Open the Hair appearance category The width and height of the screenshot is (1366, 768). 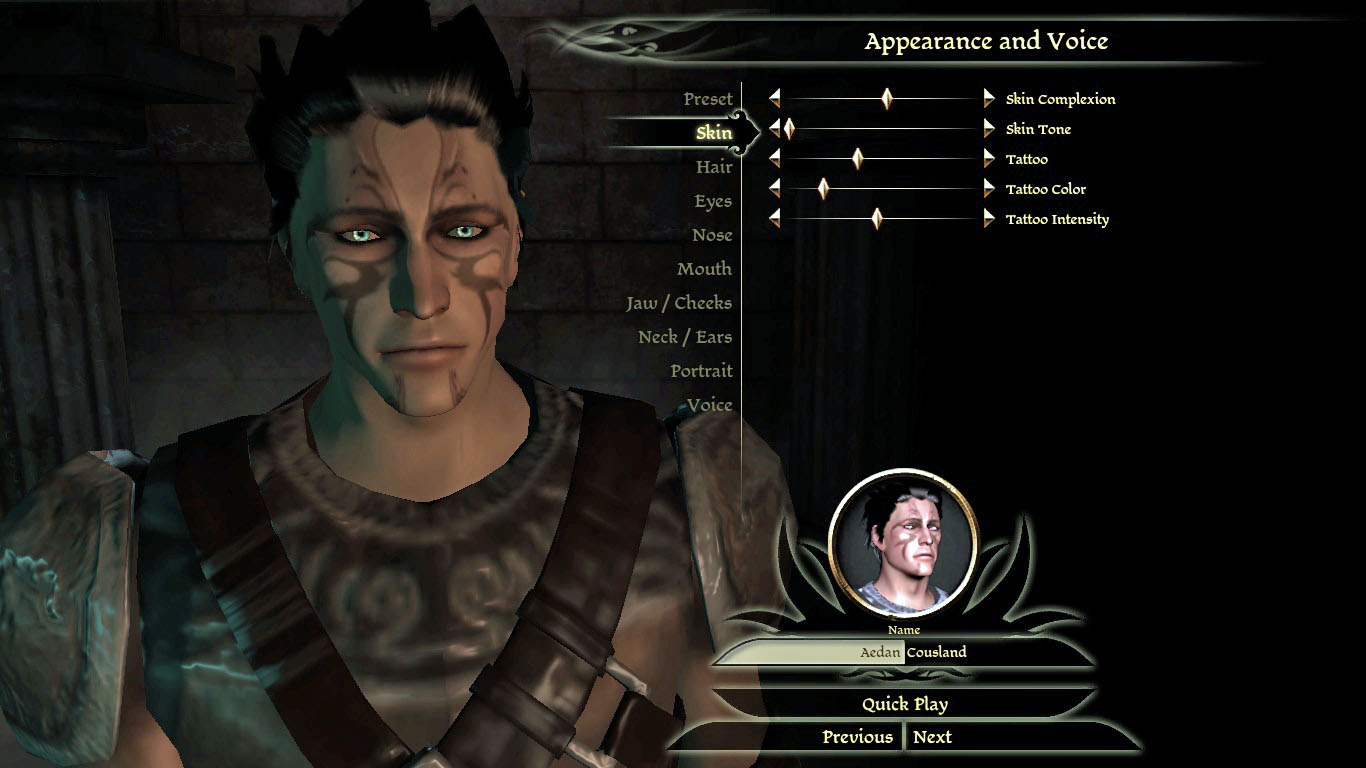tap(714, 167)
